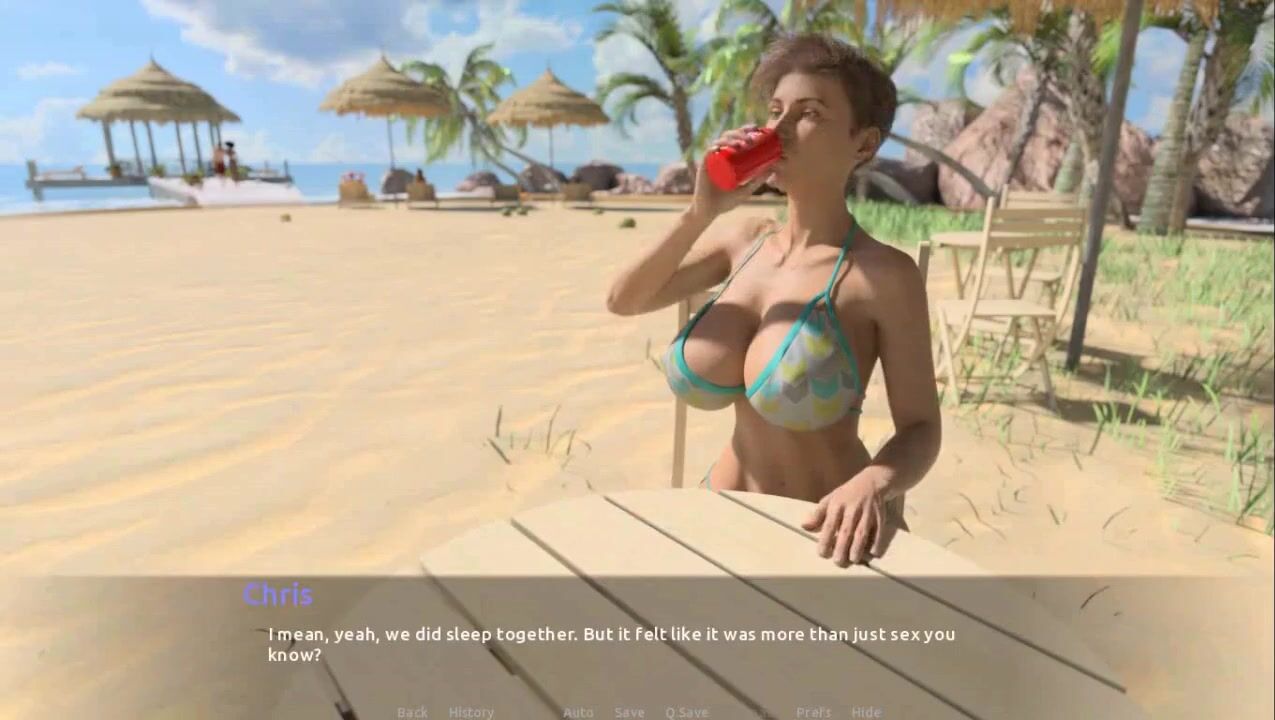Quick save with Q.Save

[686, 712]
